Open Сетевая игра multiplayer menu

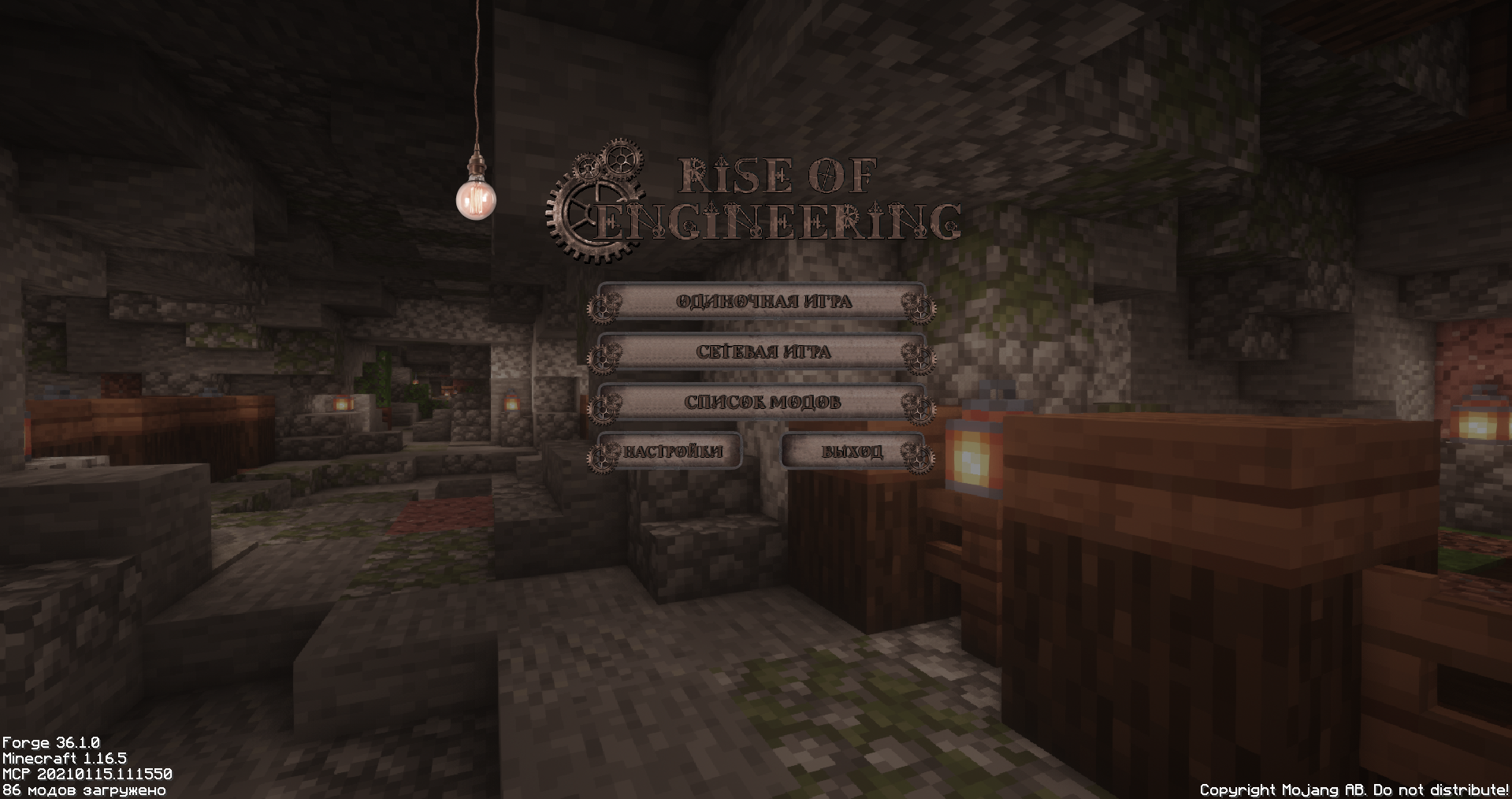click(764, 353)
